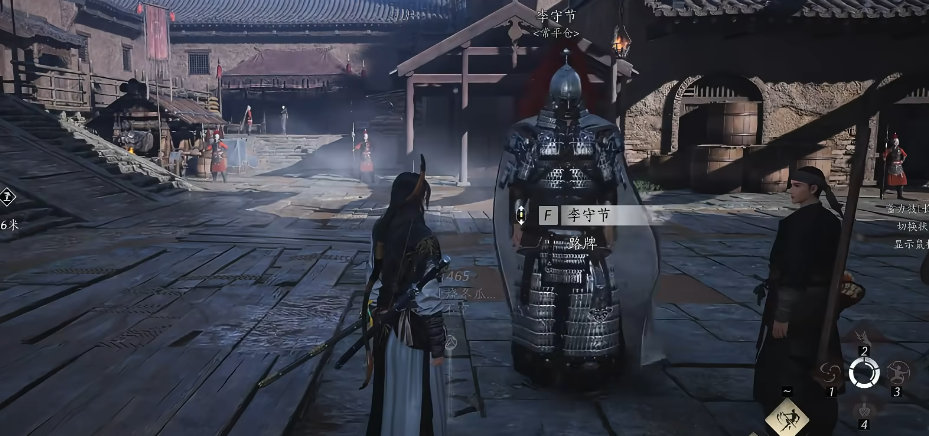This screenshot has width=929, height=436.
Task: Activate the archer skill icon labeled 3
Action: (x=897, y=374)
